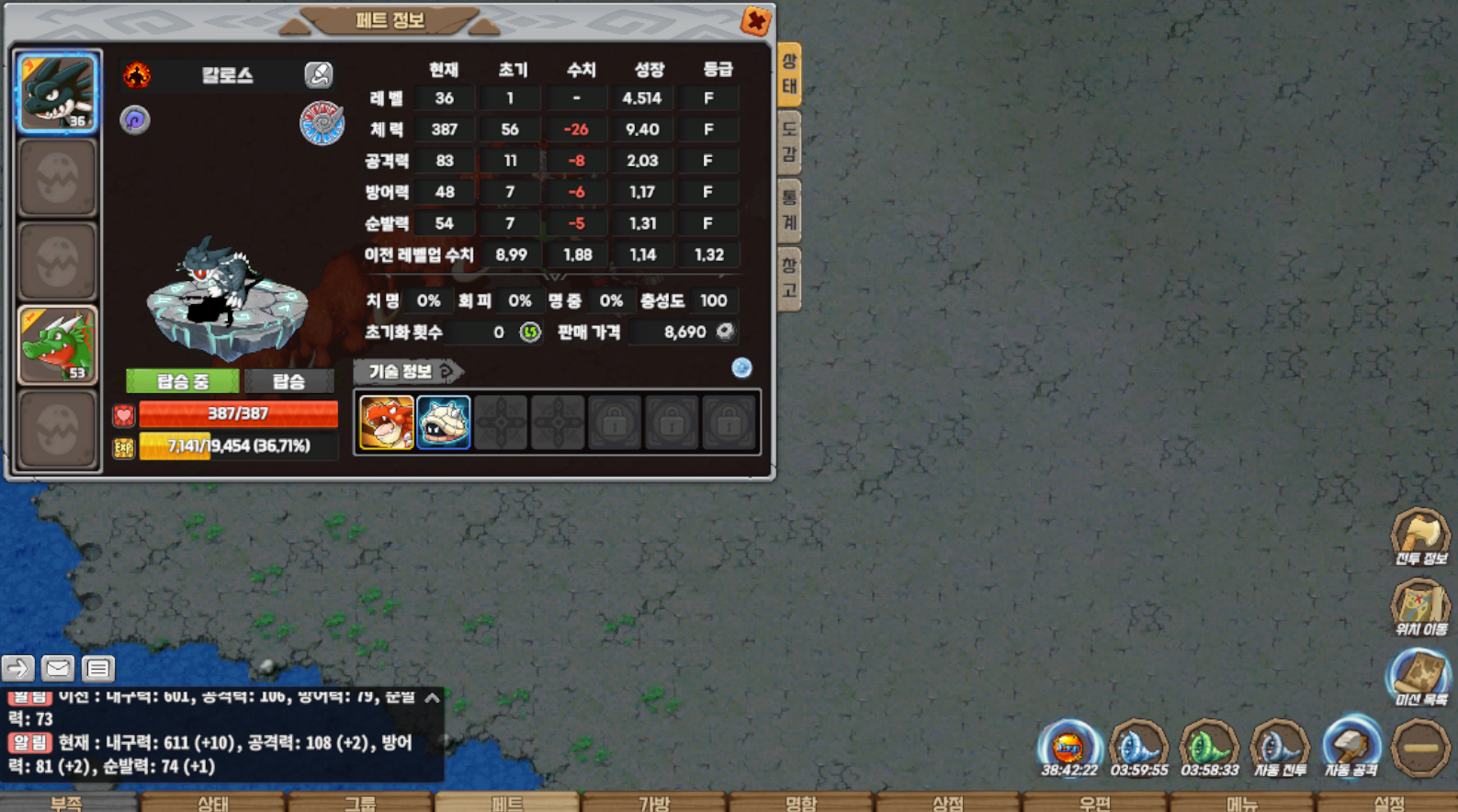Close the 페트 정보 window

click(755, 20)
